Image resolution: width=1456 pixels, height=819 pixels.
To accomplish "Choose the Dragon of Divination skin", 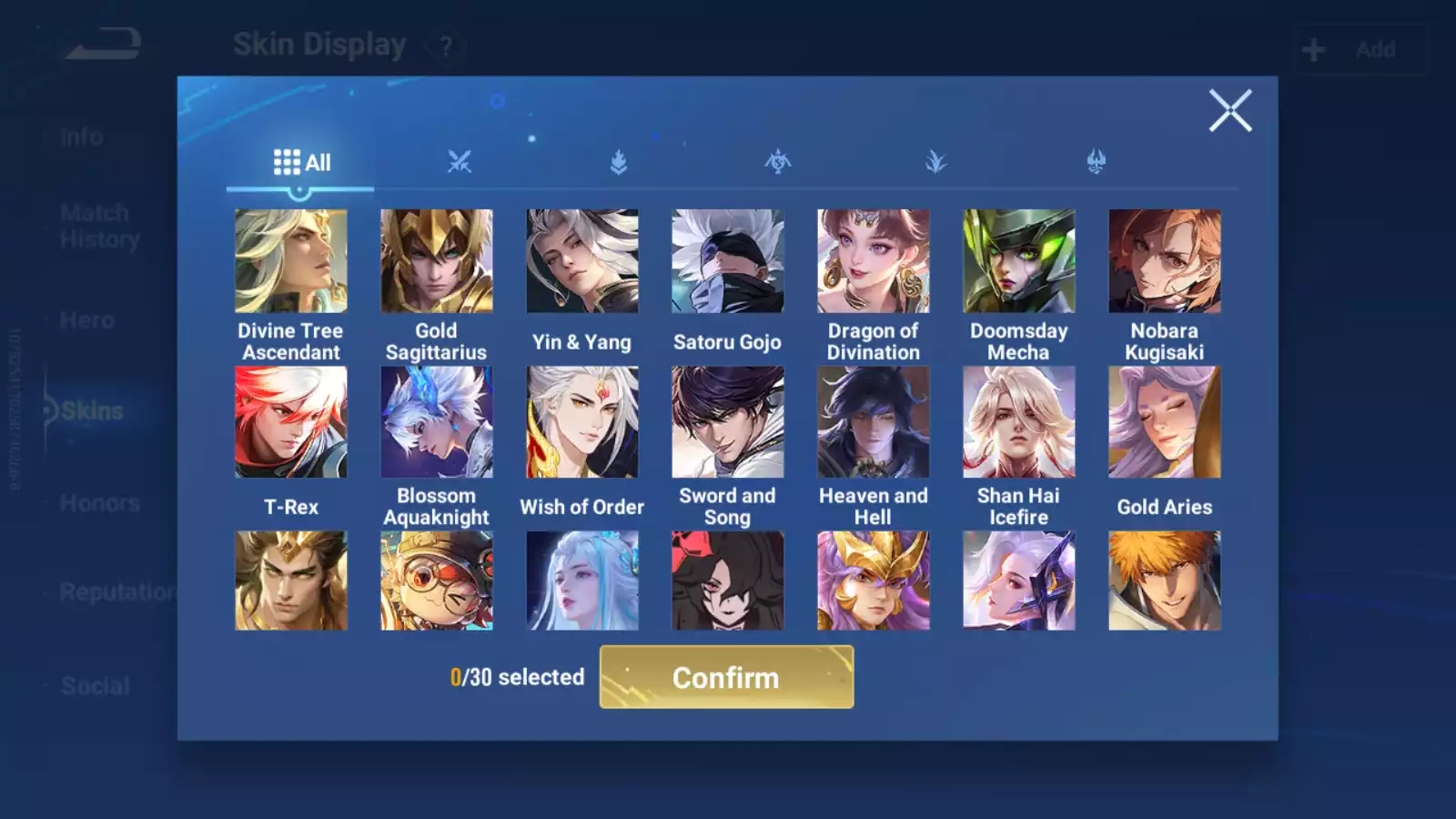I will tap(874, 262).
